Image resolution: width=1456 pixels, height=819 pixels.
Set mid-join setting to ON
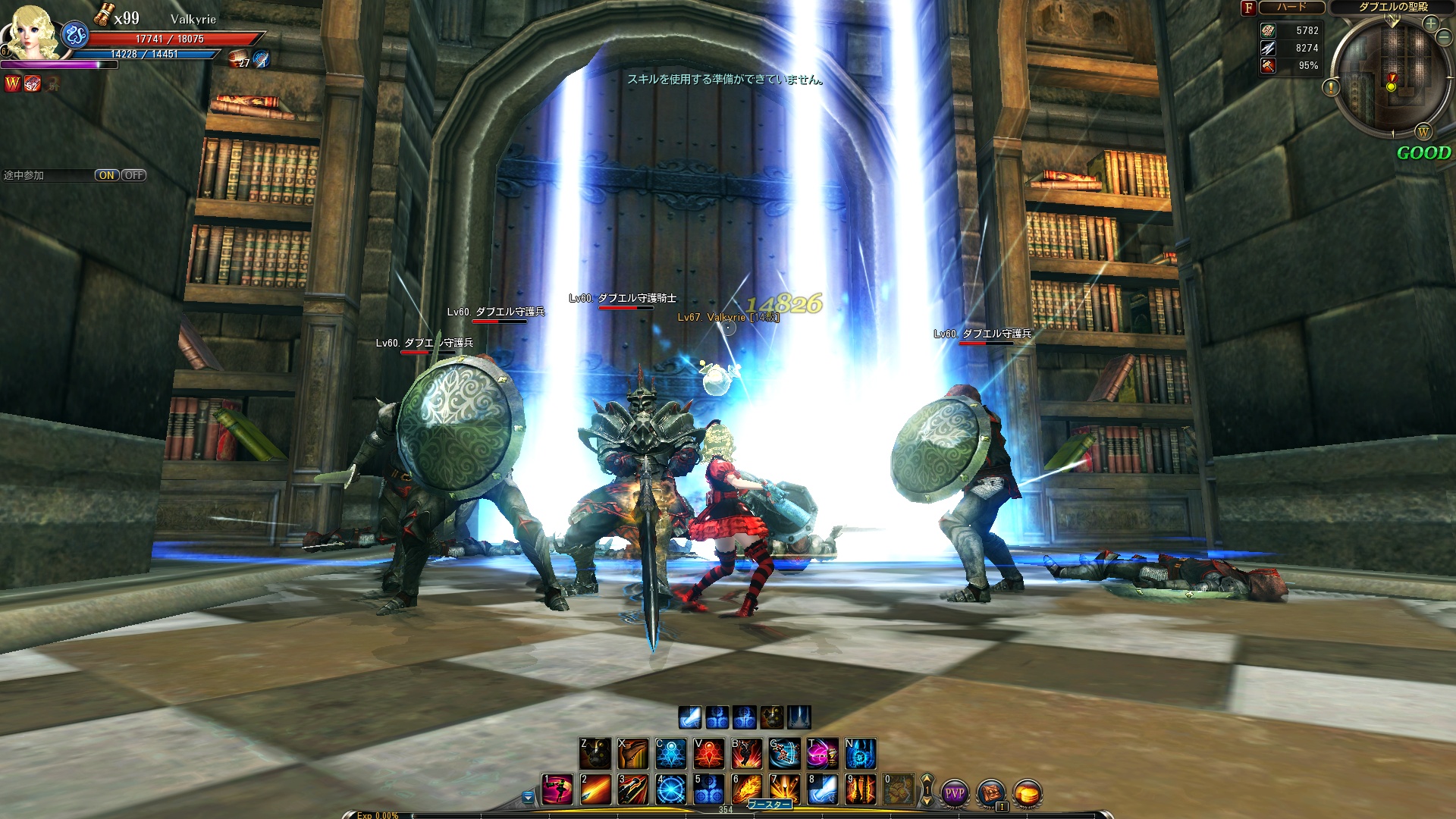[107, 175]
